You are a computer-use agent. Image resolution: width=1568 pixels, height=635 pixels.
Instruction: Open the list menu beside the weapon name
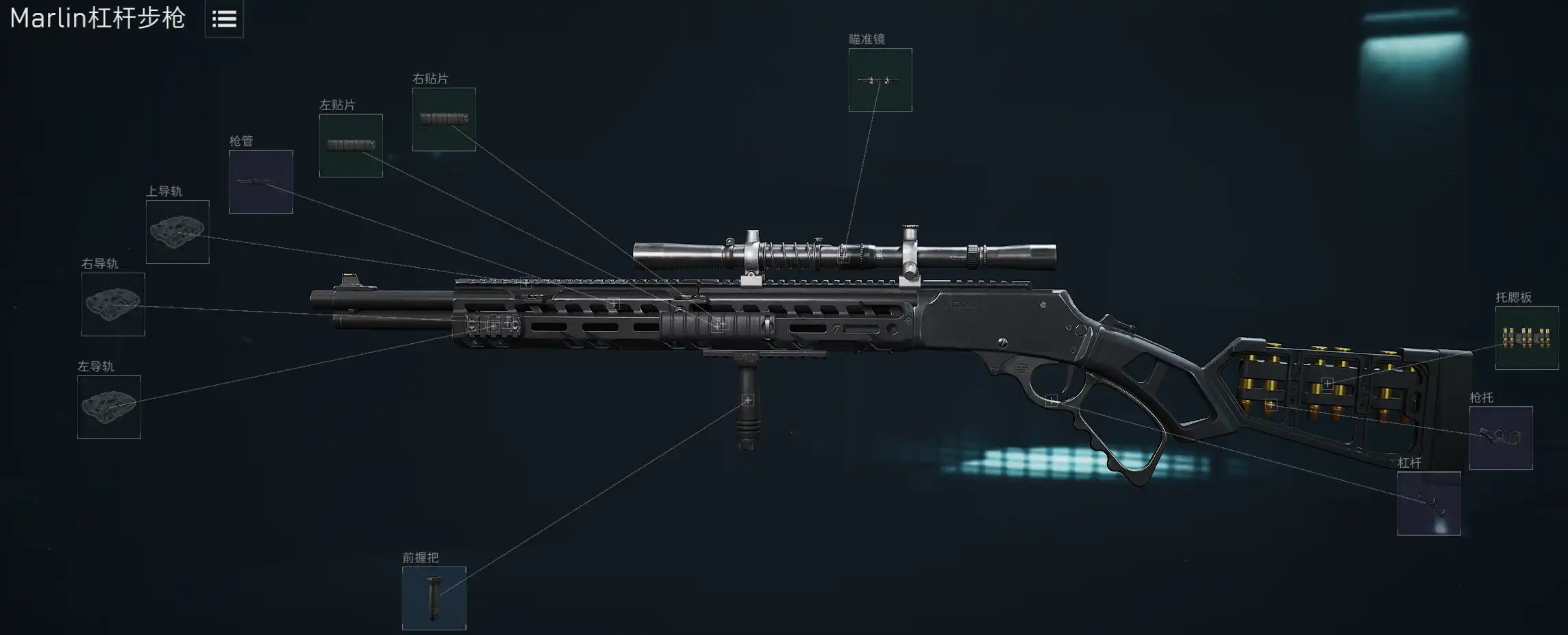tap(224, 19)
